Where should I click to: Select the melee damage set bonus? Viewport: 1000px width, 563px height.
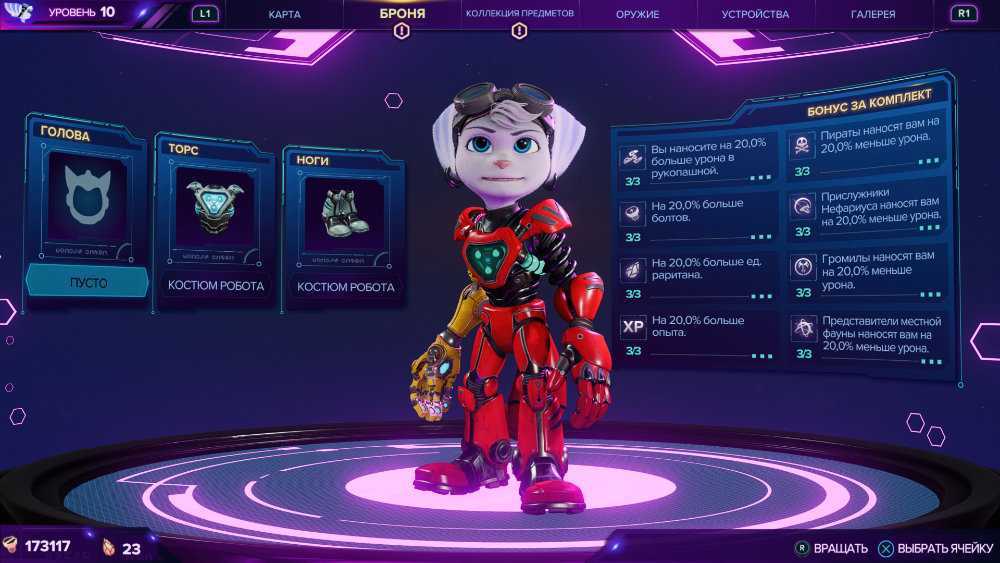(x=697, y=158)
